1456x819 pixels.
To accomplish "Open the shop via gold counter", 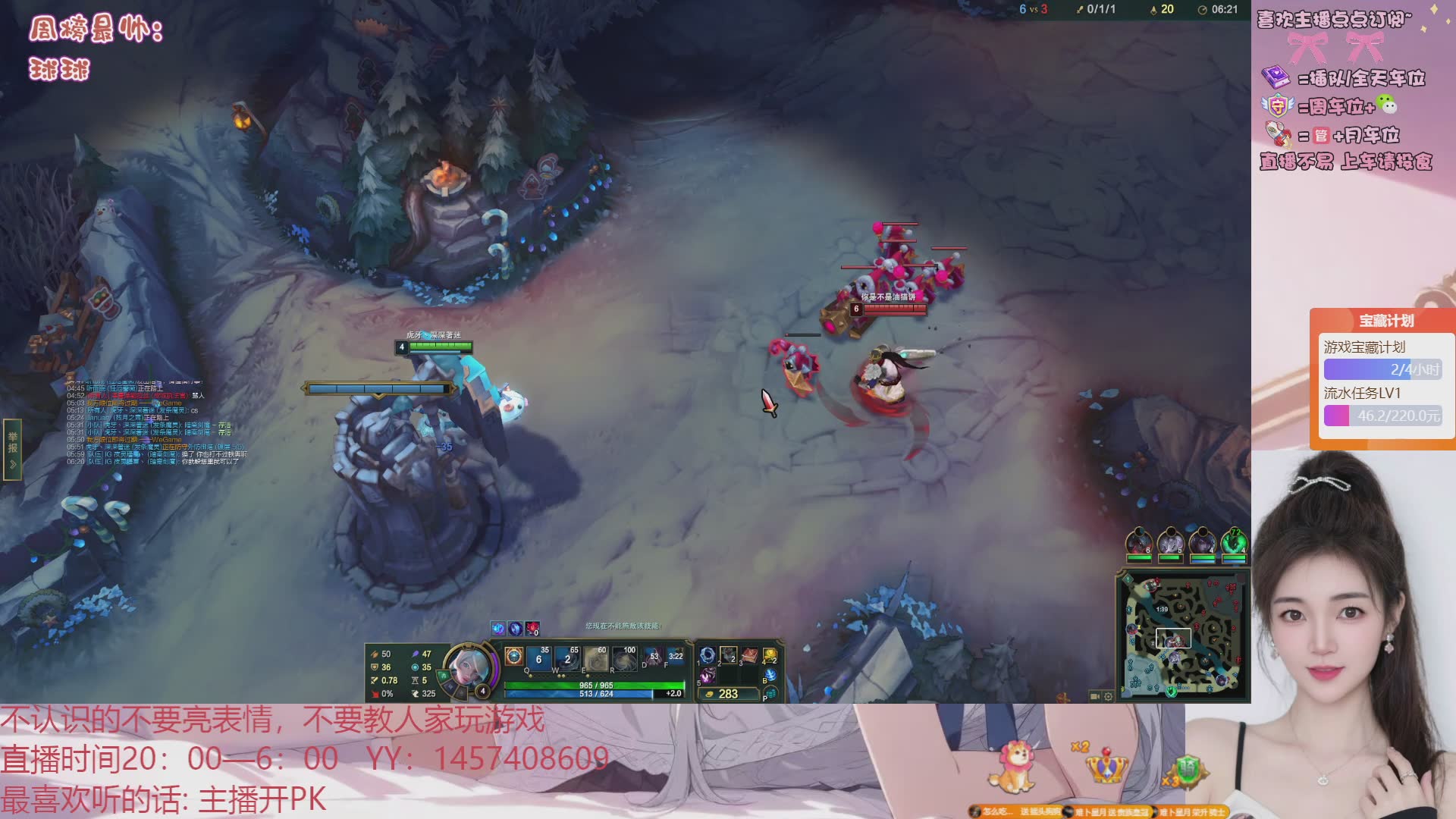I will [726, 694].
